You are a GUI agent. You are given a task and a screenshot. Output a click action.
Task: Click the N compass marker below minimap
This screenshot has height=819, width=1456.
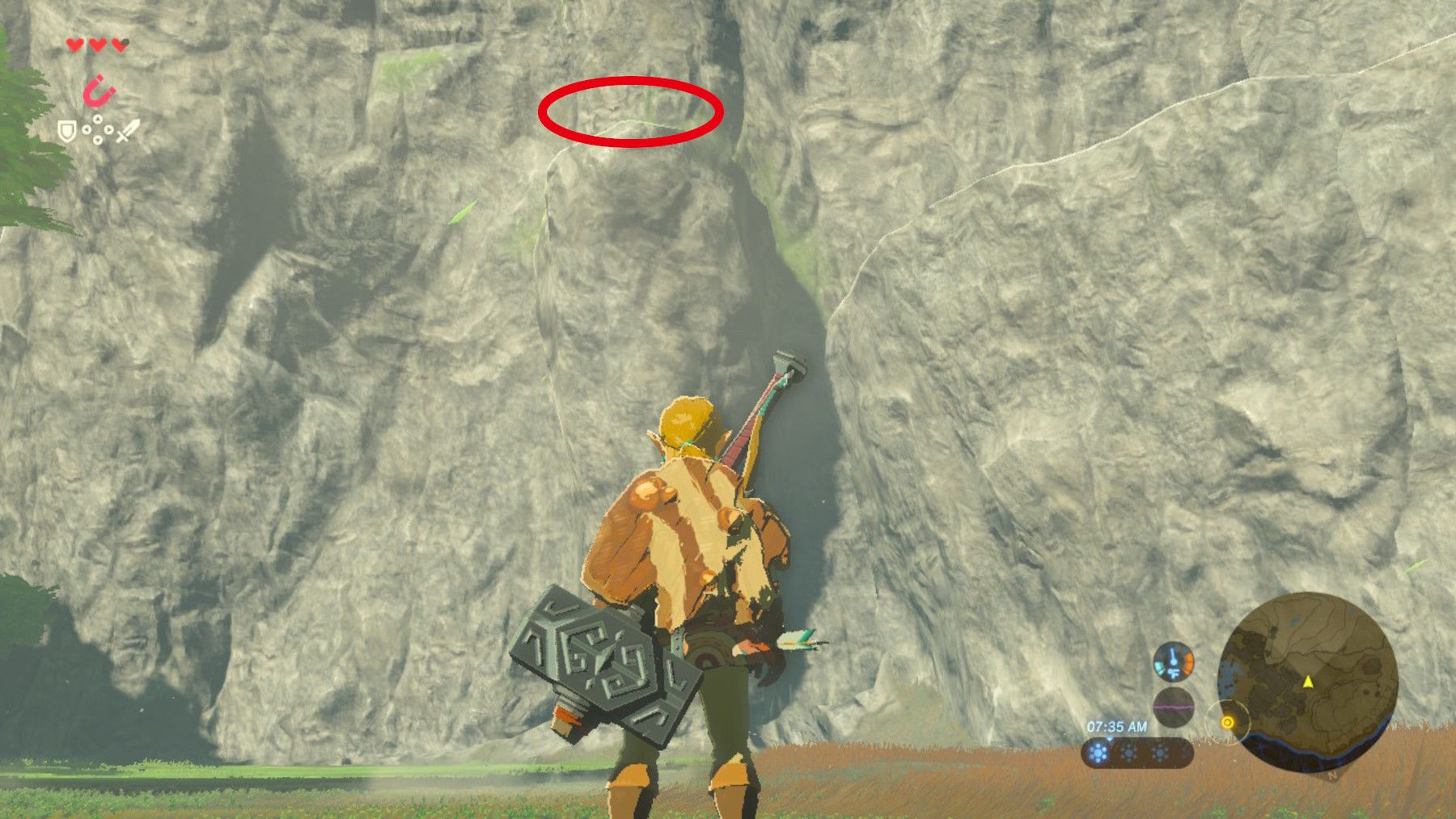[1331, 776]
